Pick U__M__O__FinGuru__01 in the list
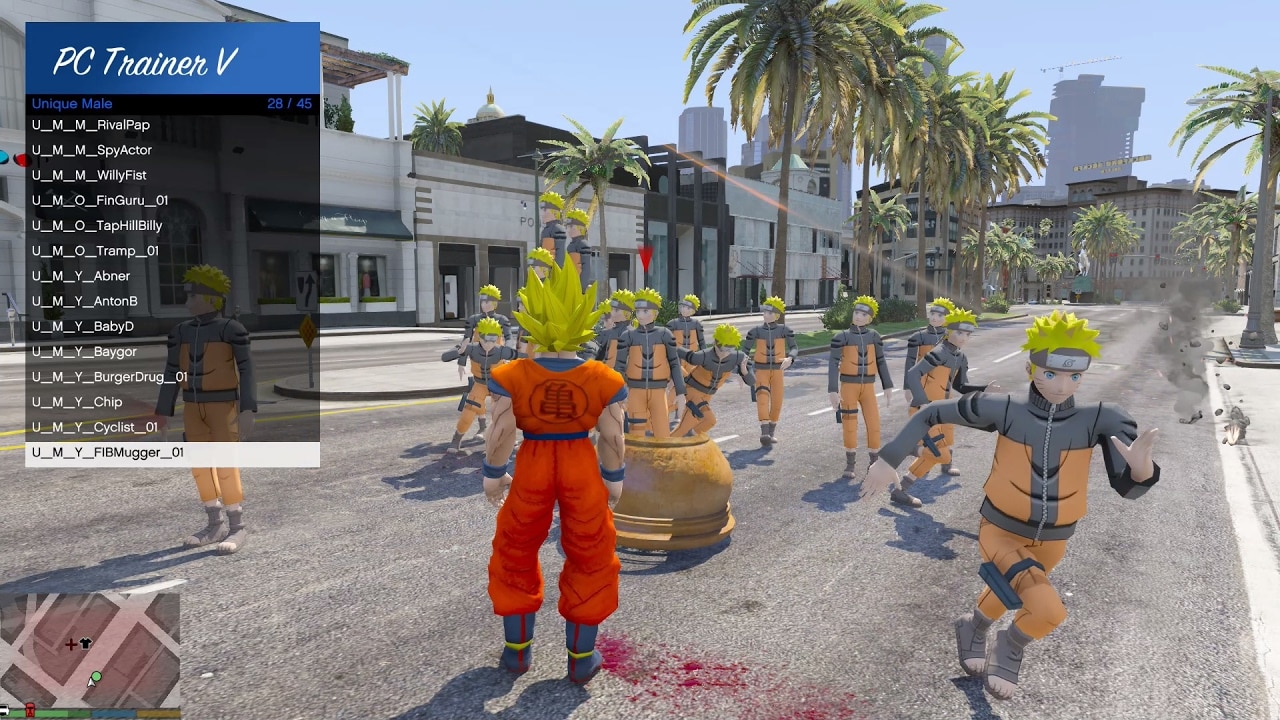This screenshot has height=720, width=1280. [99, 200]
